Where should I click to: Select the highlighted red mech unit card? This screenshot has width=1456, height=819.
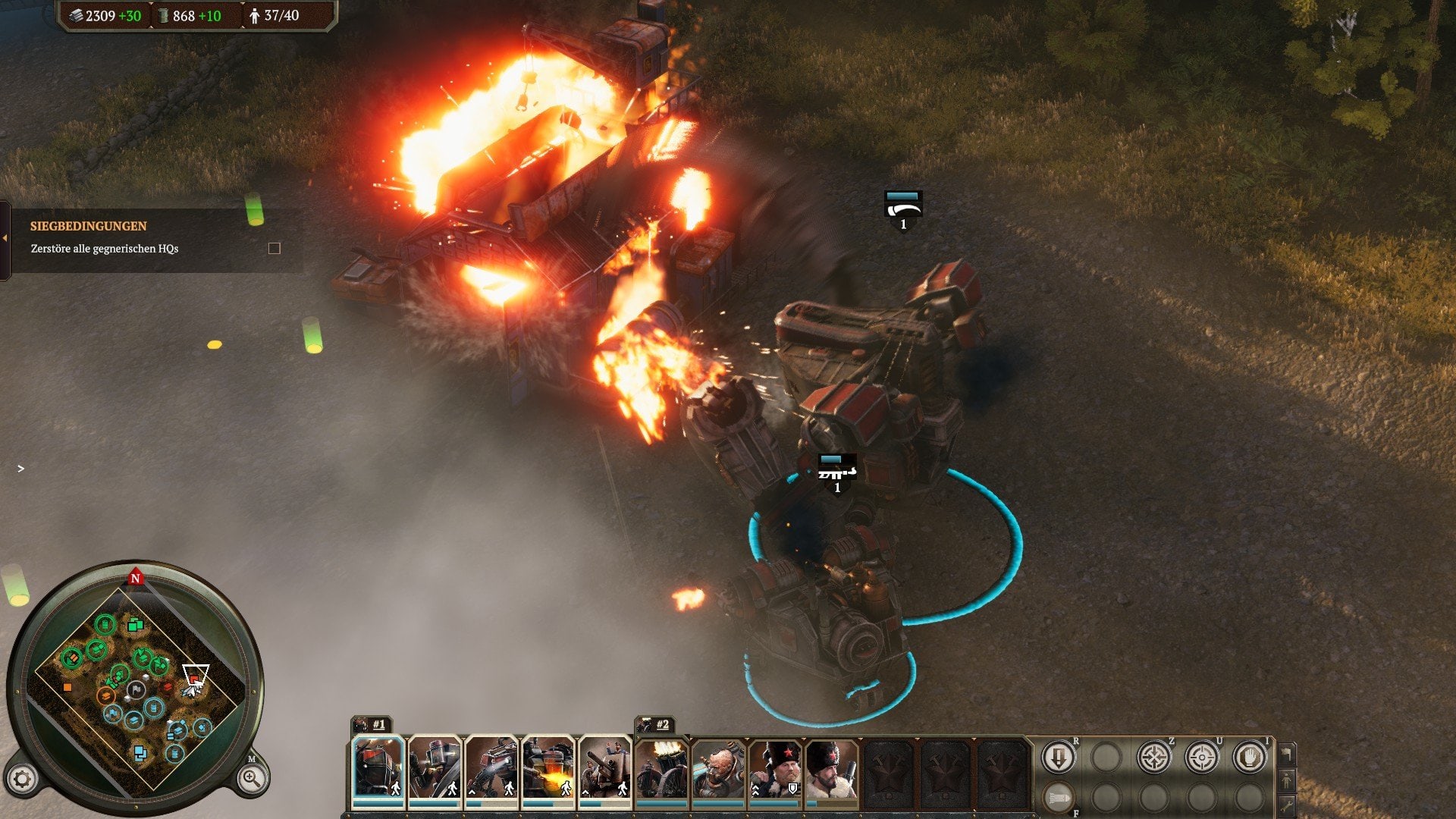[378, 768]
